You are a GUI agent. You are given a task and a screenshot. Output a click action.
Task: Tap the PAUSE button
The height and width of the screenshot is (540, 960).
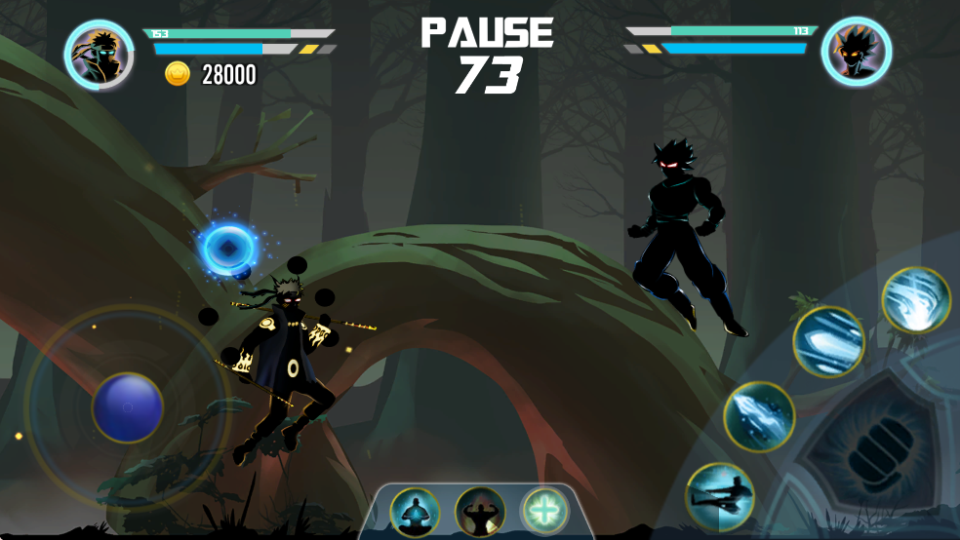(x=487, y=33)
